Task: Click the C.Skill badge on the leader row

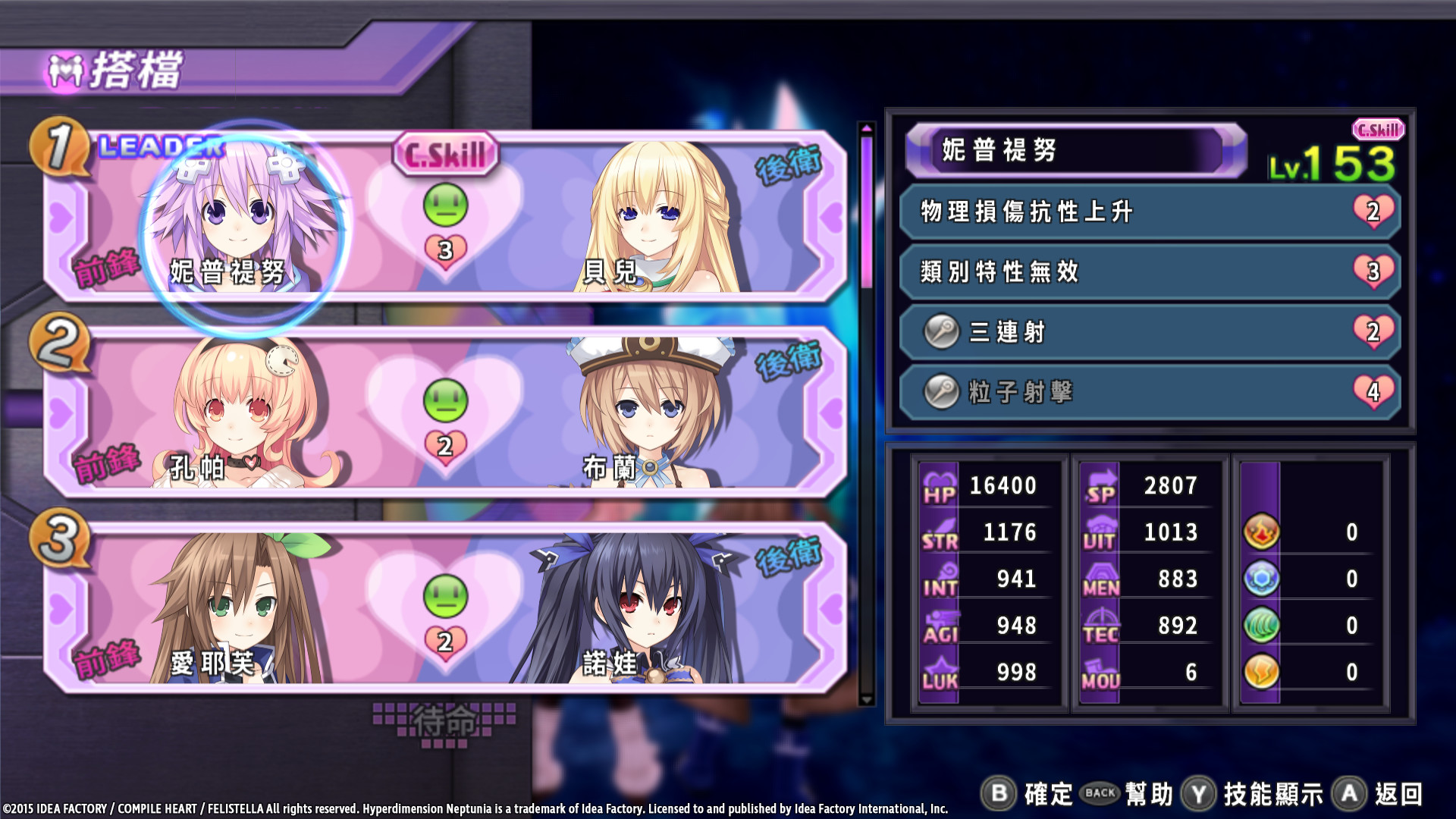Action: click(445, 155)
